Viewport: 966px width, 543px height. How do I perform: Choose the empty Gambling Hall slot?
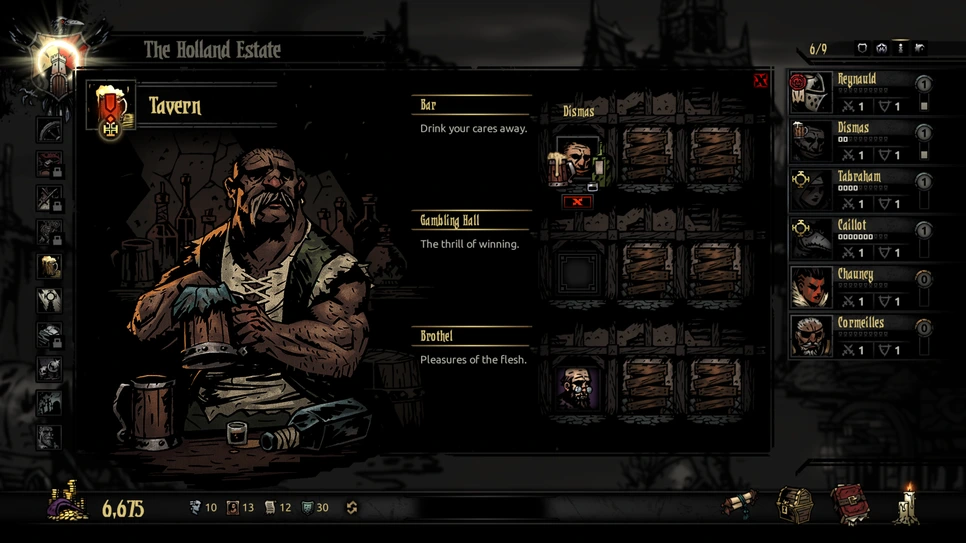pos(577,270)
